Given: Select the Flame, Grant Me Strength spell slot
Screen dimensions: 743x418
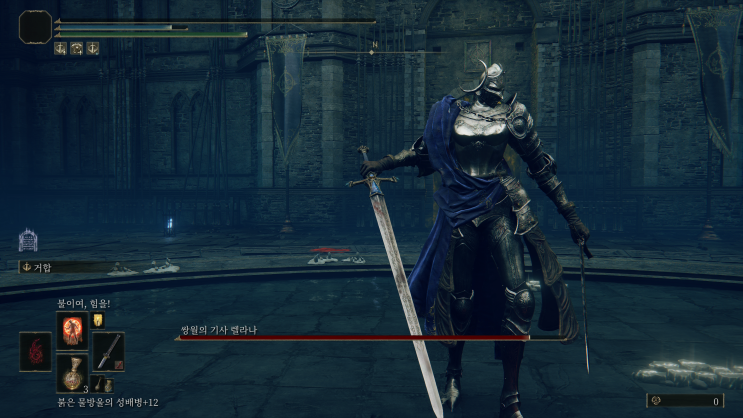Looking at the screenshot, I should 71,328.
